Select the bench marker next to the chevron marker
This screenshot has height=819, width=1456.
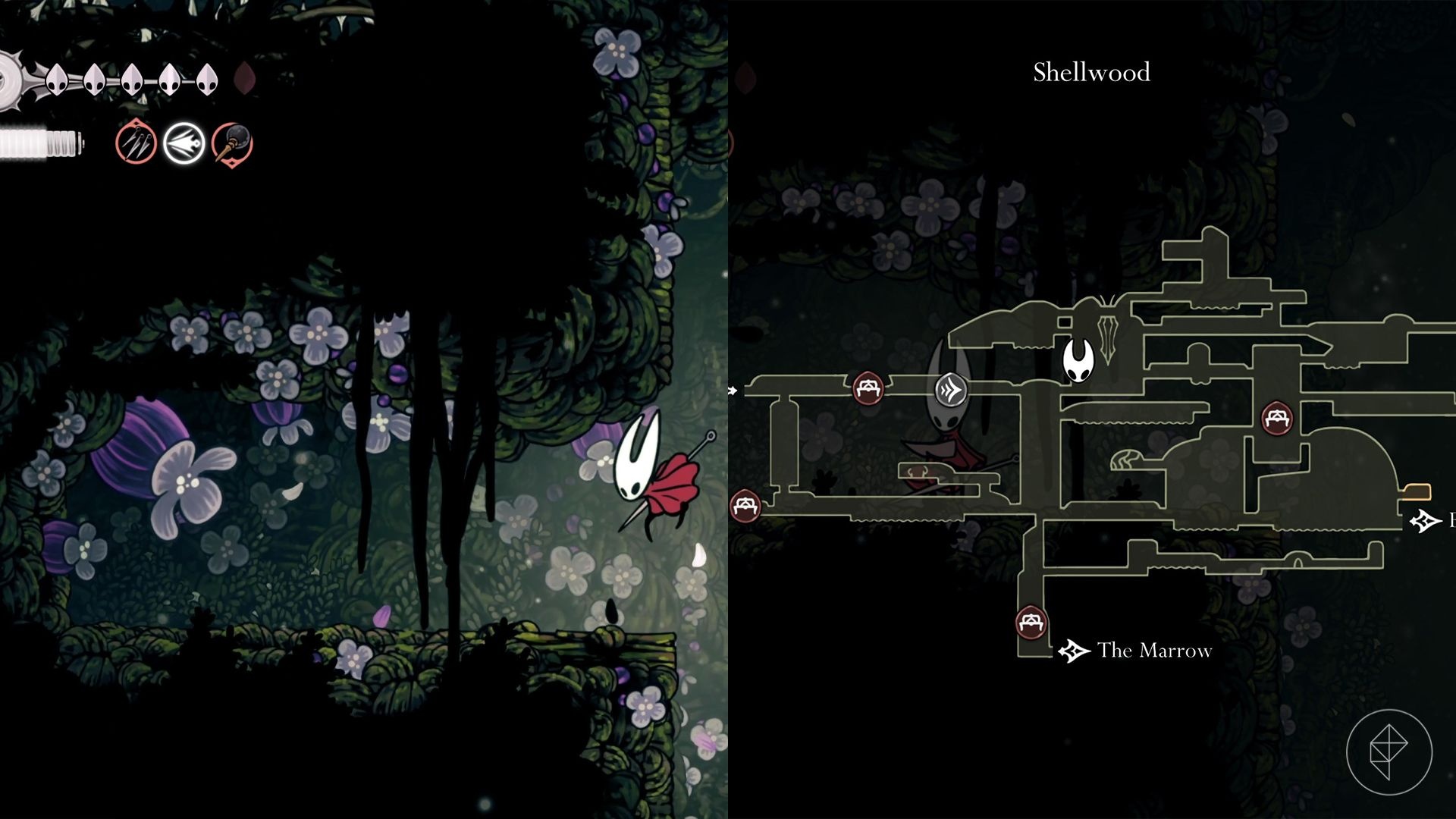pos(868,388)
